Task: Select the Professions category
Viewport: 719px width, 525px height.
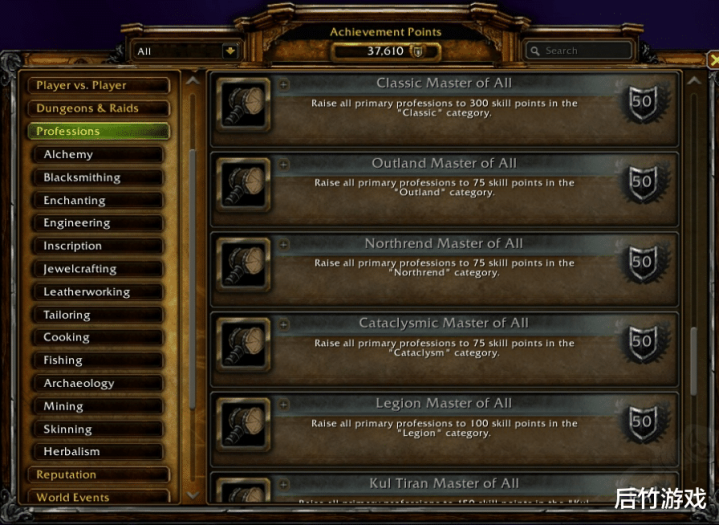Action: pos(98,131)
